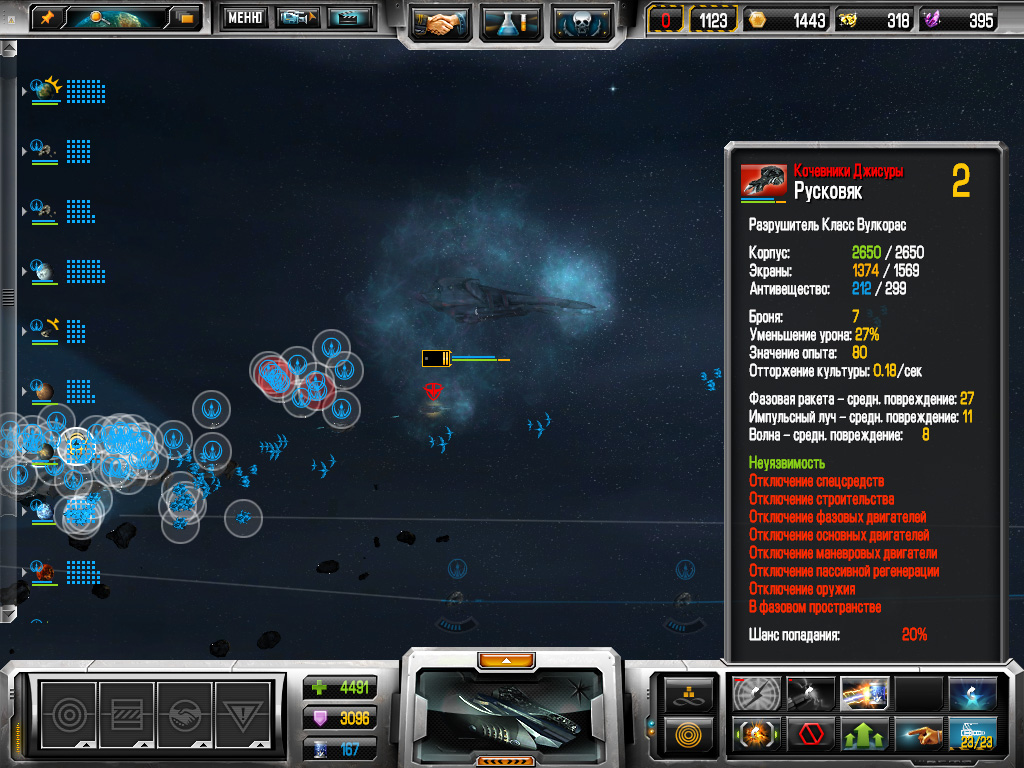
Task: Open the diplomacy handshake screen
Action: click(439, 22)
